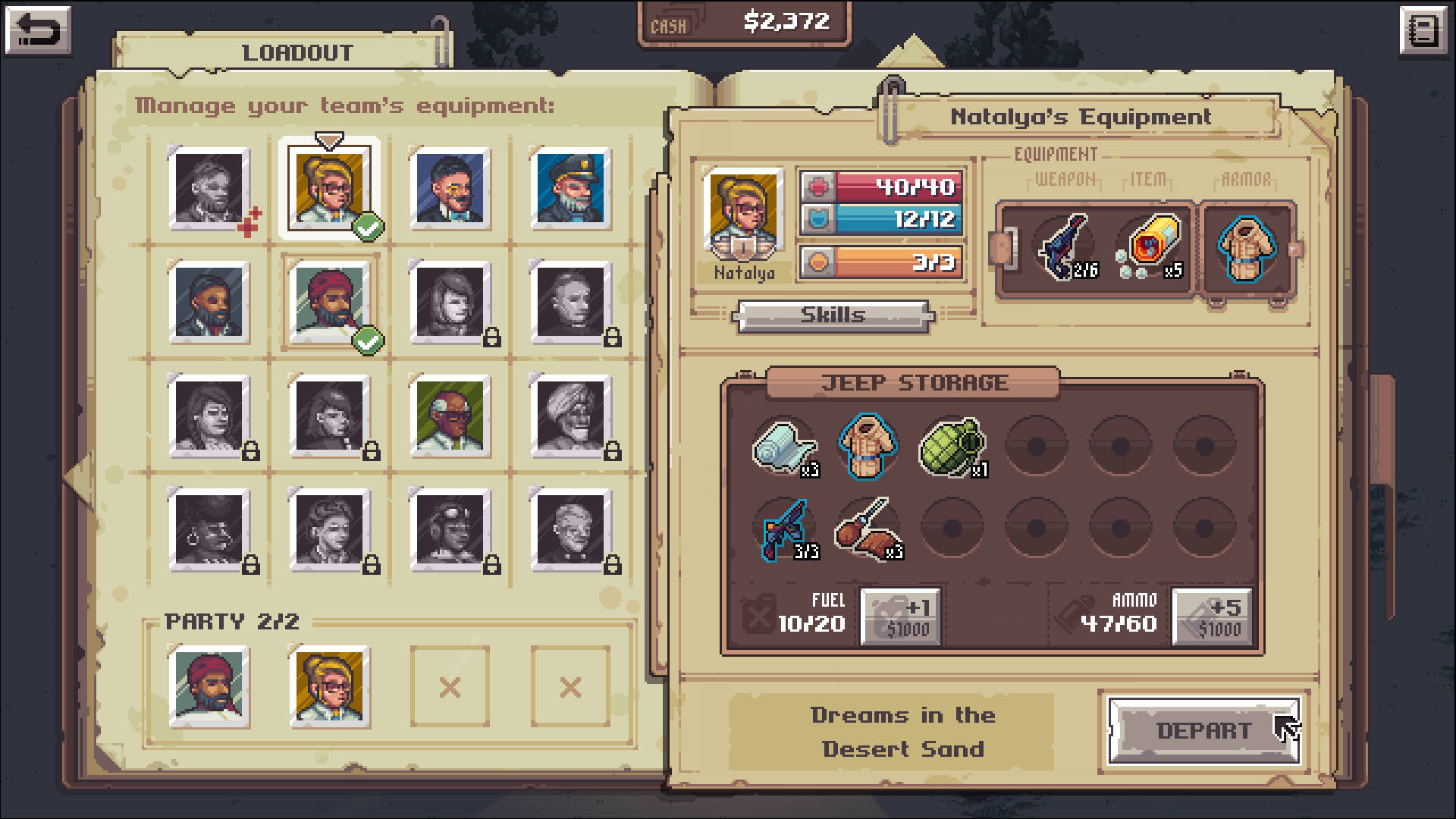Viewport: 1456px width, 819px height.
Task: Pick the grenade in jeep storage
Action: pos(952,447)
